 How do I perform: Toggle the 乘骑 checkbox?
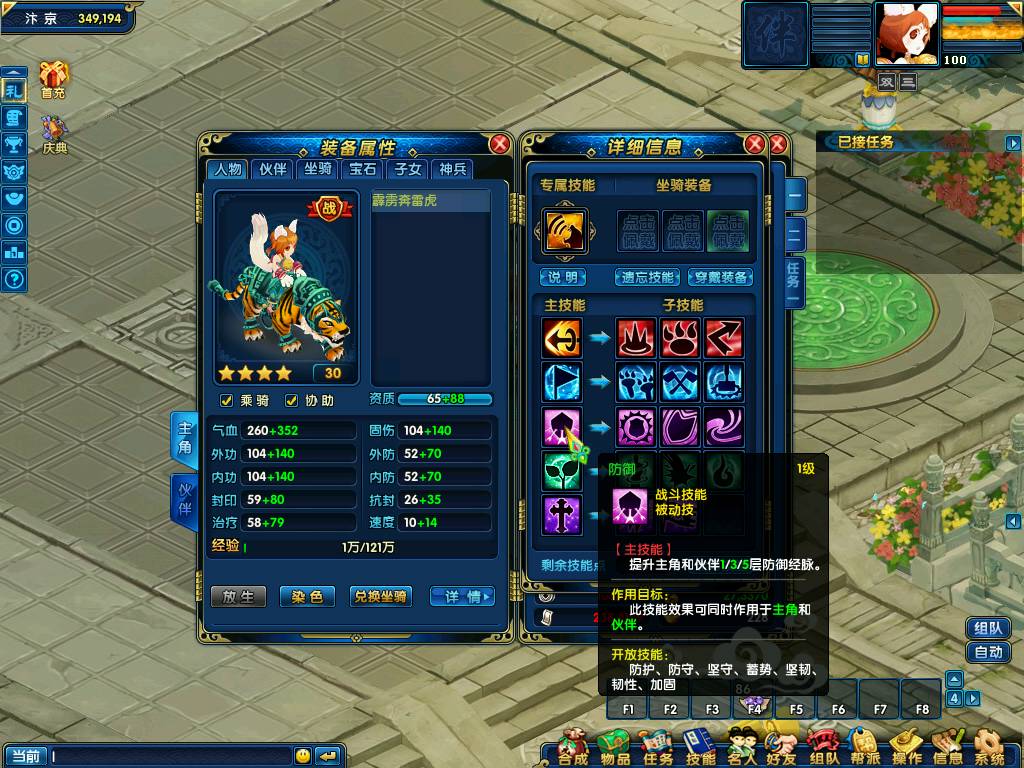pos(227,401)
